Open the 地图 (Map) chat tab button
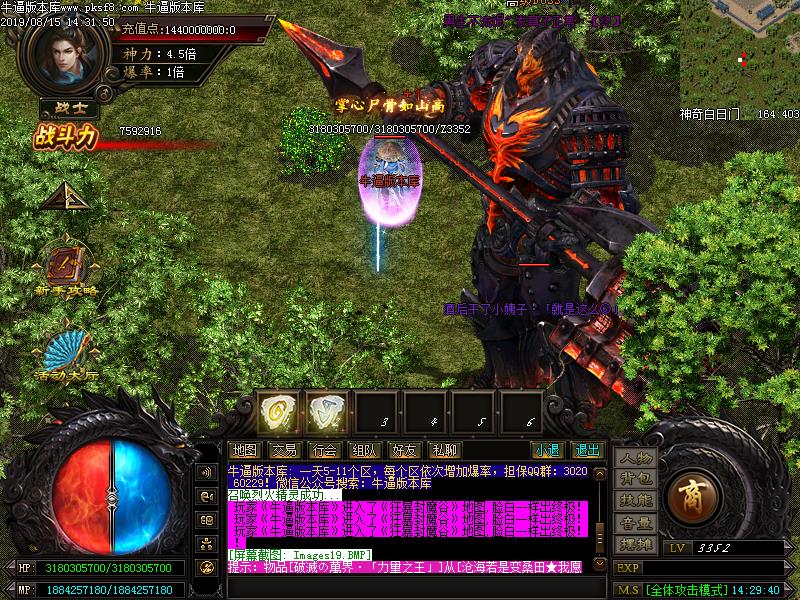Image resolution: width=800 pixels, height=600 pixels. (243, 450)
